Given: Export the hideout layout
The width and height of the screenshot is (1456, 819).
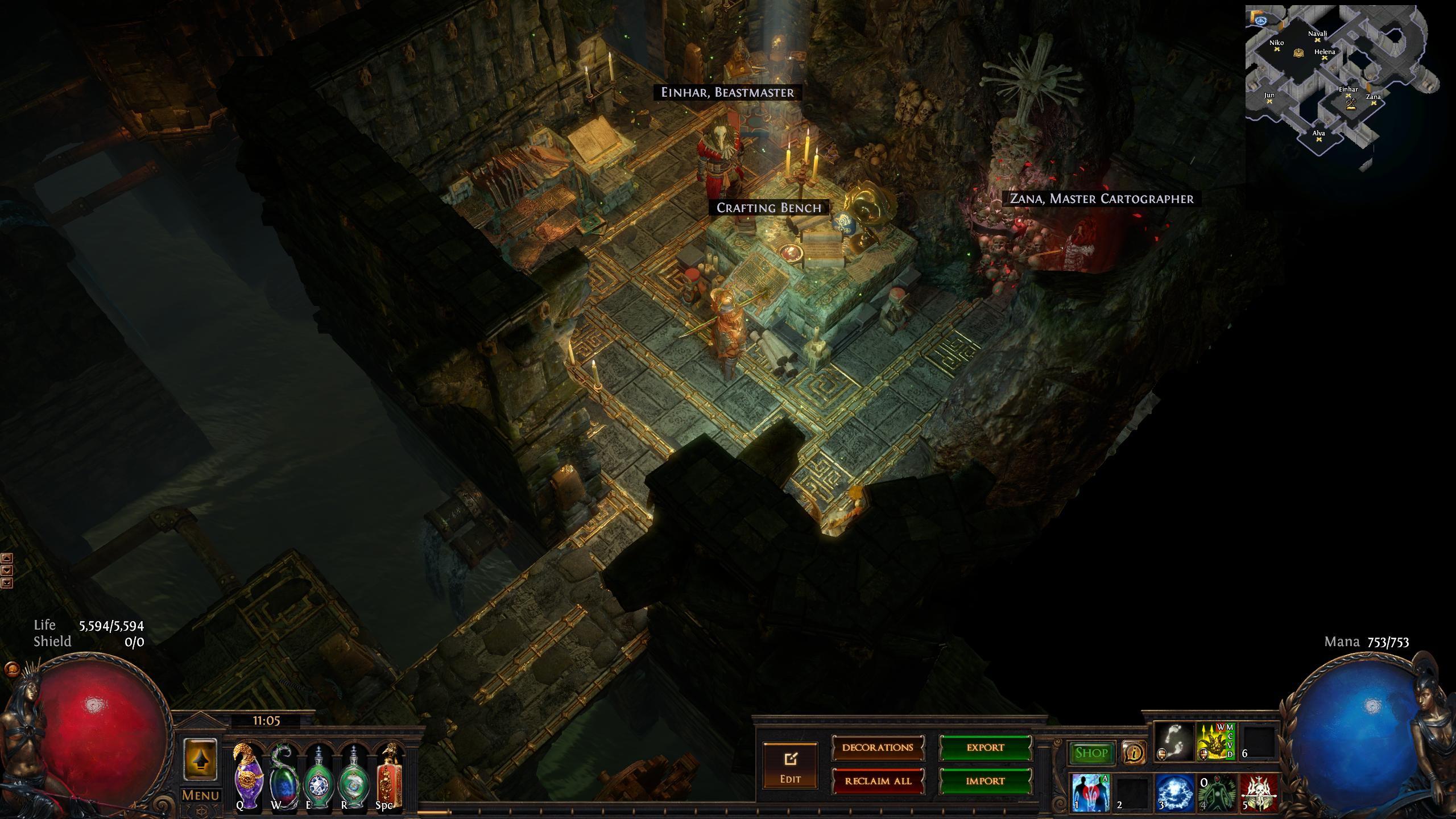Looking at the screenshot, I should [x=985, y=748].
